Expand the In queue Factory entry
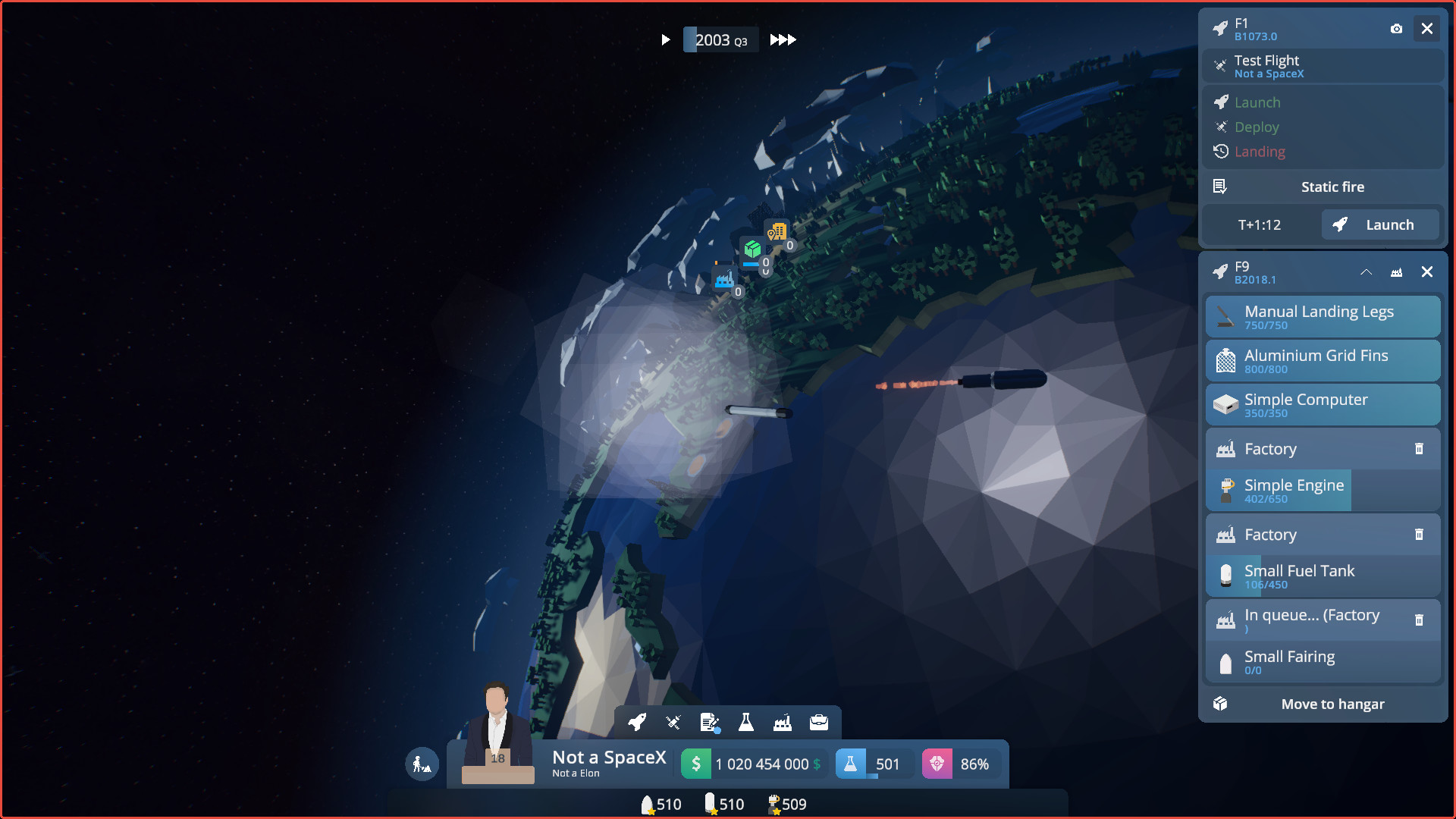This screenshot has height=819, width=1456. point(1312,620)
